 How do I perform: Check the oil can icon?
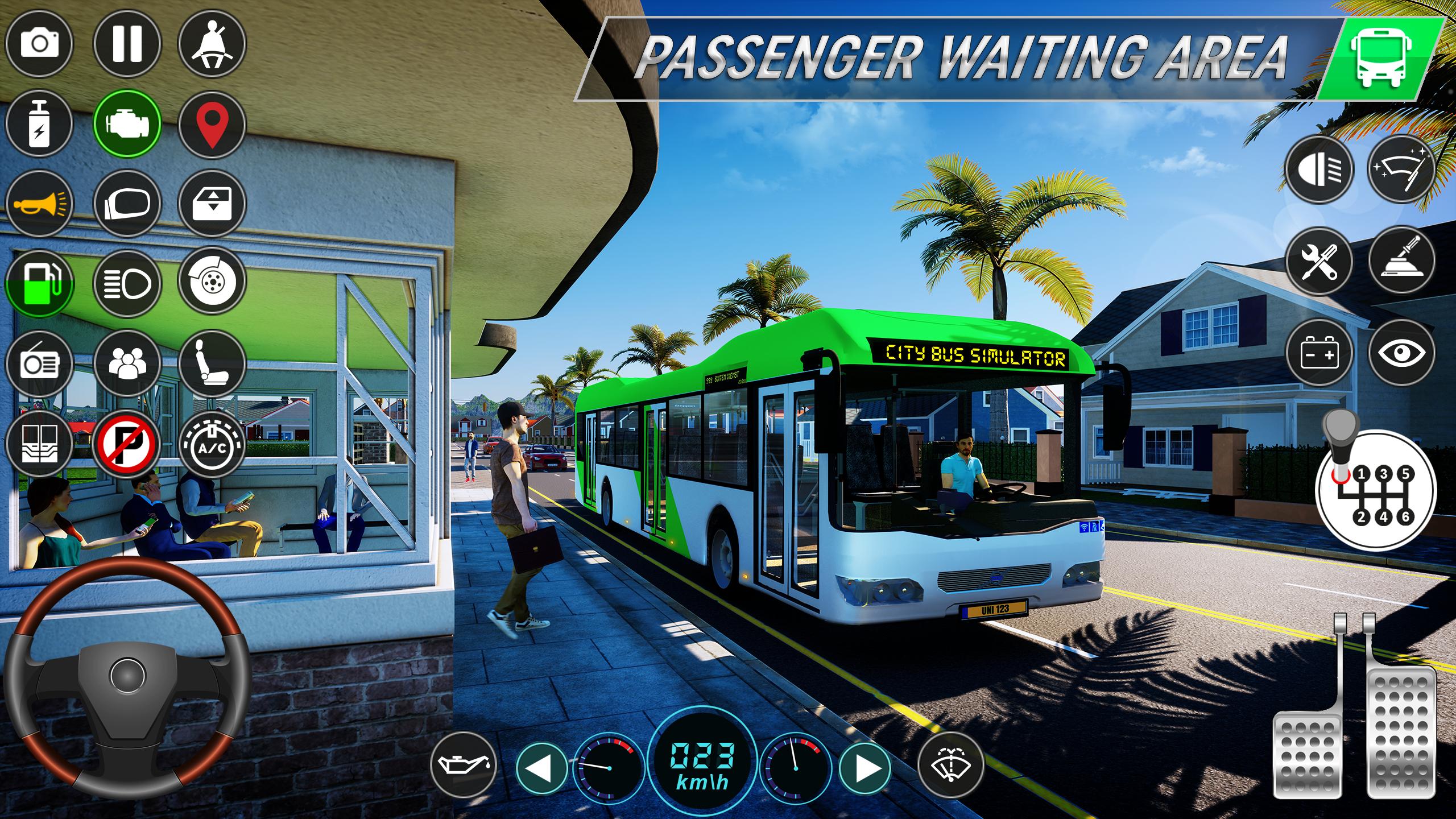[x=463, y=765]
